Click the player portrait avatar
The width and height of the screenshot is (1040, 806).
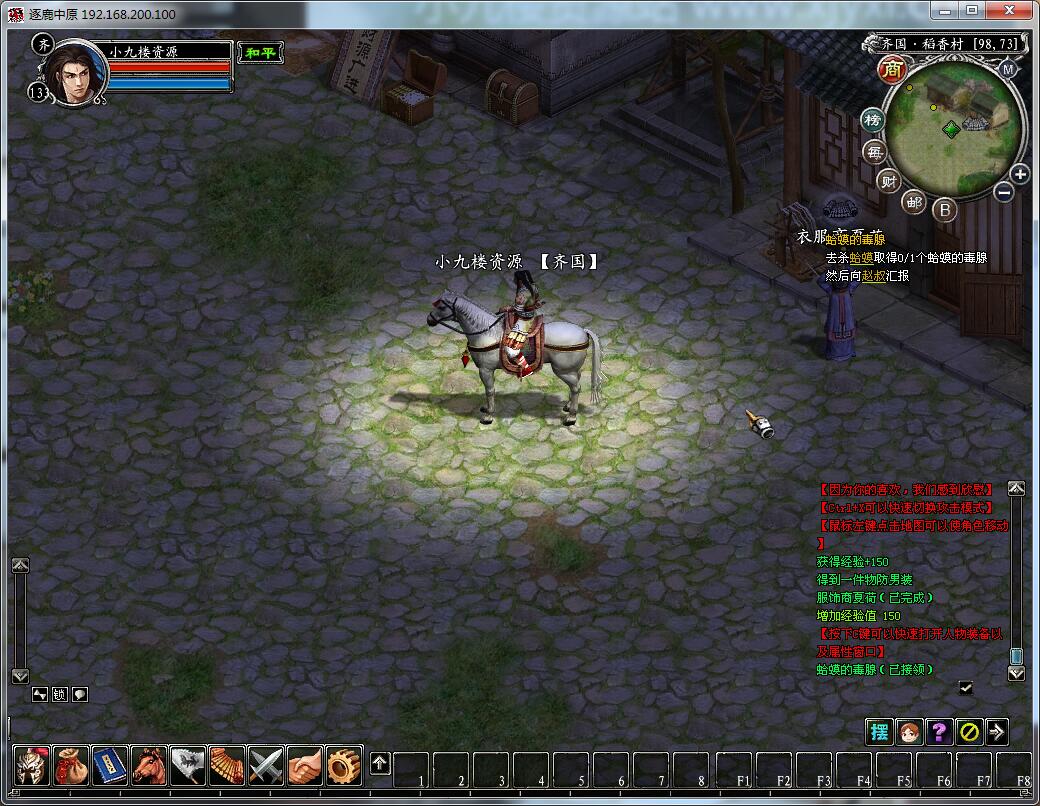click(x=75, y=73)
